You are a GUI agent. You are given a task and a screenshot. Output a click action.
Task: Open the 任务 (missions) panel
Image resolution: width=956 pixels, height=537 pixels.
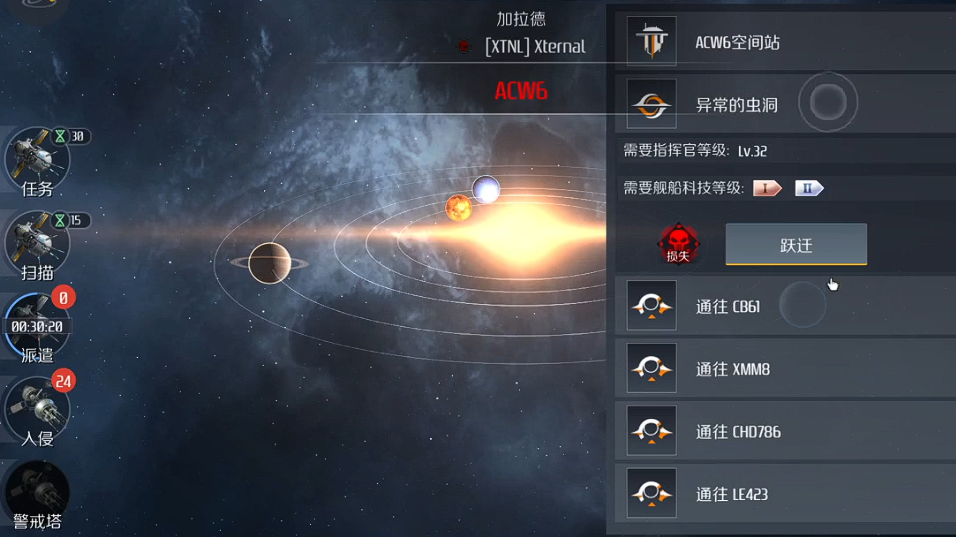[x=37, y=160]
